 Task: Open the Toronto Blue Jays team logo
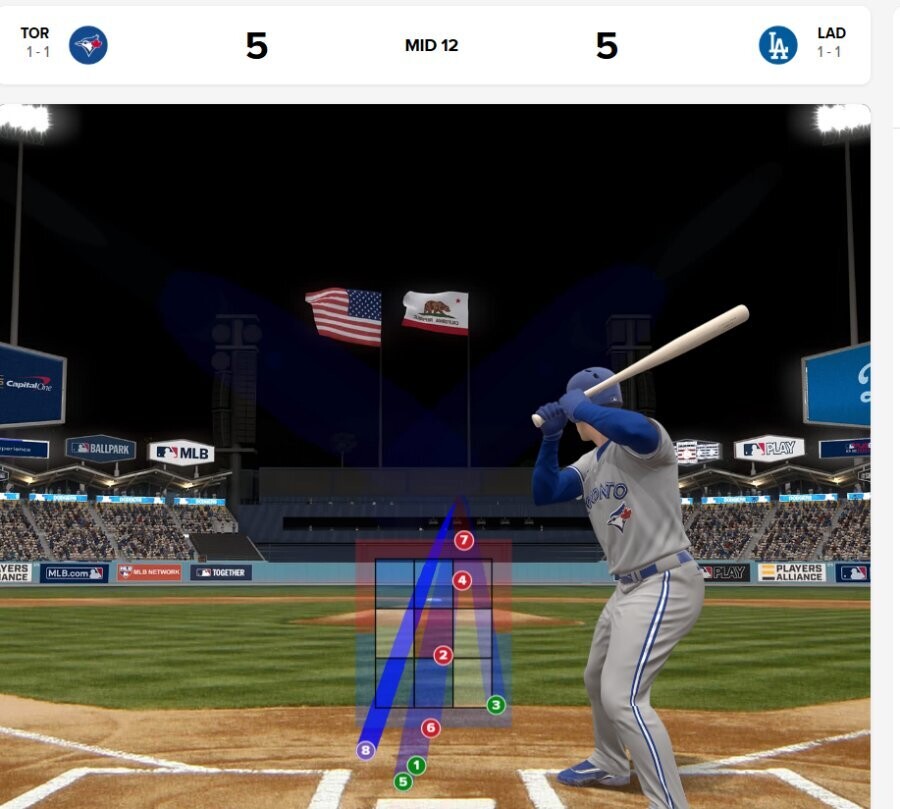pos(88,45)
